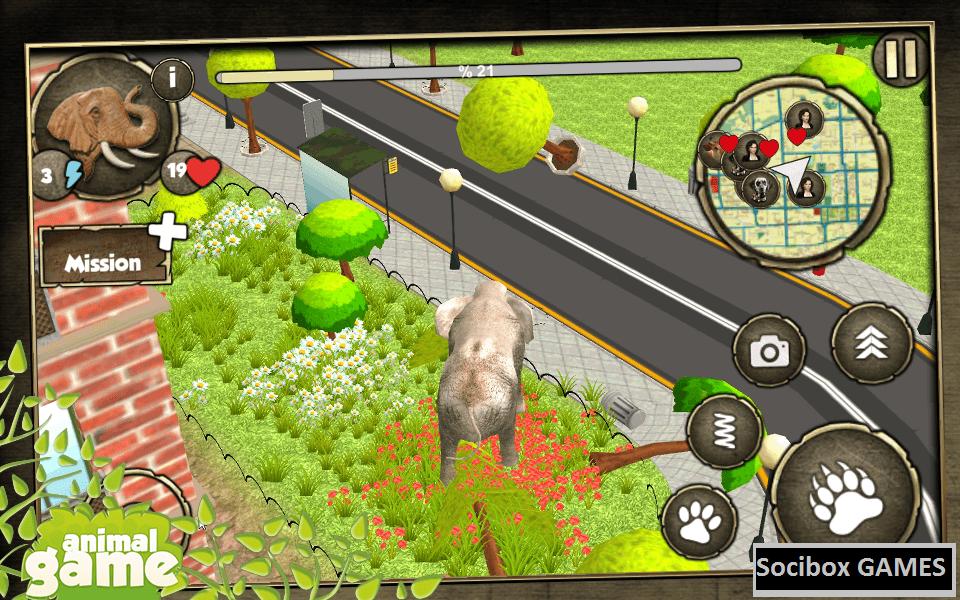Tap the small paw print button
This screenshot has height=600, width=960.
699,521
